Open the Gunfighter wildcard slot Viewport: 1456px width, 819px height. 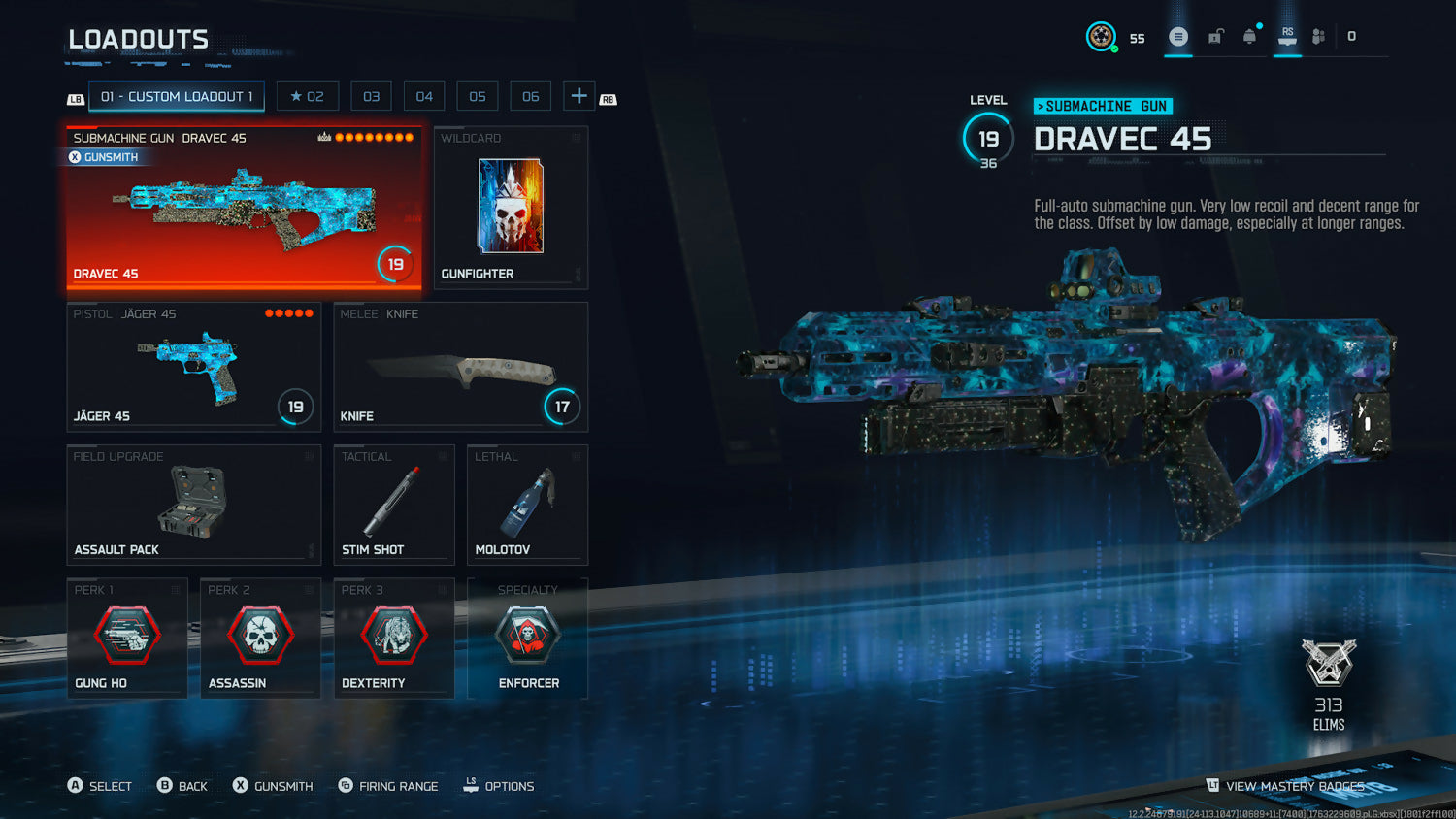pyautogui.click(x=511, y=208)
